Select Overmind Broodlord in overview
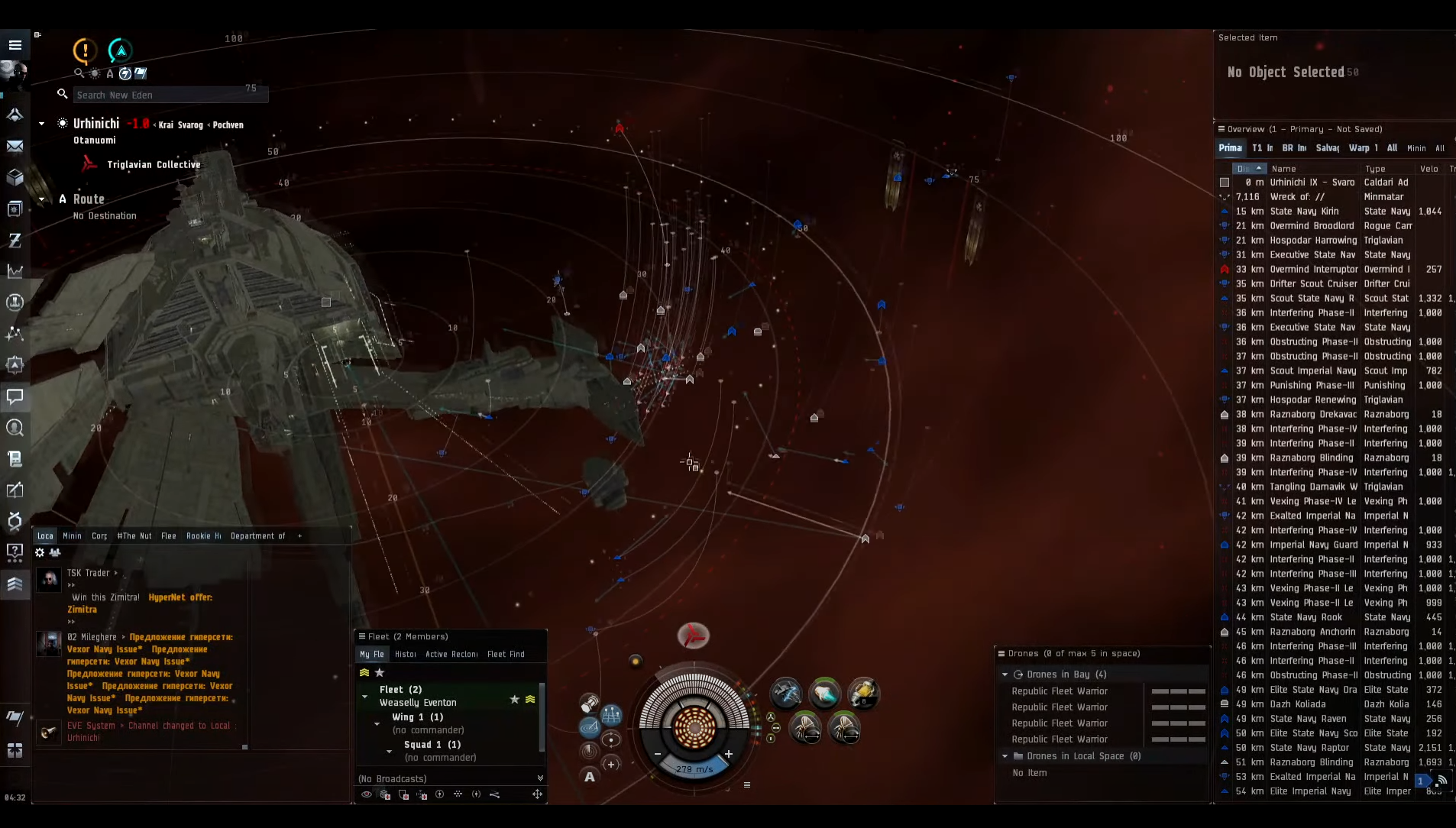 [1312, 226]
